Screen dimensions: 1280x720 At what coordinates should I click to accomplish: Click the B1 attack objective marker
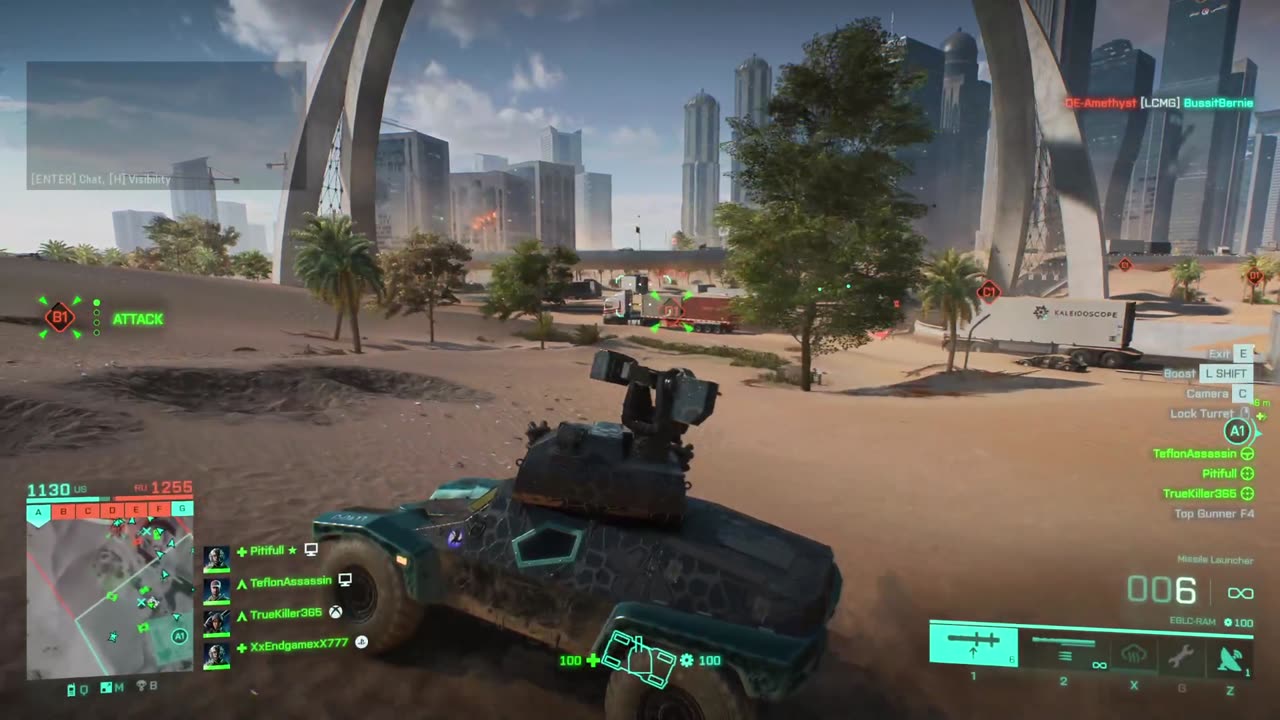pyautogui.click(x=60, y=319)
